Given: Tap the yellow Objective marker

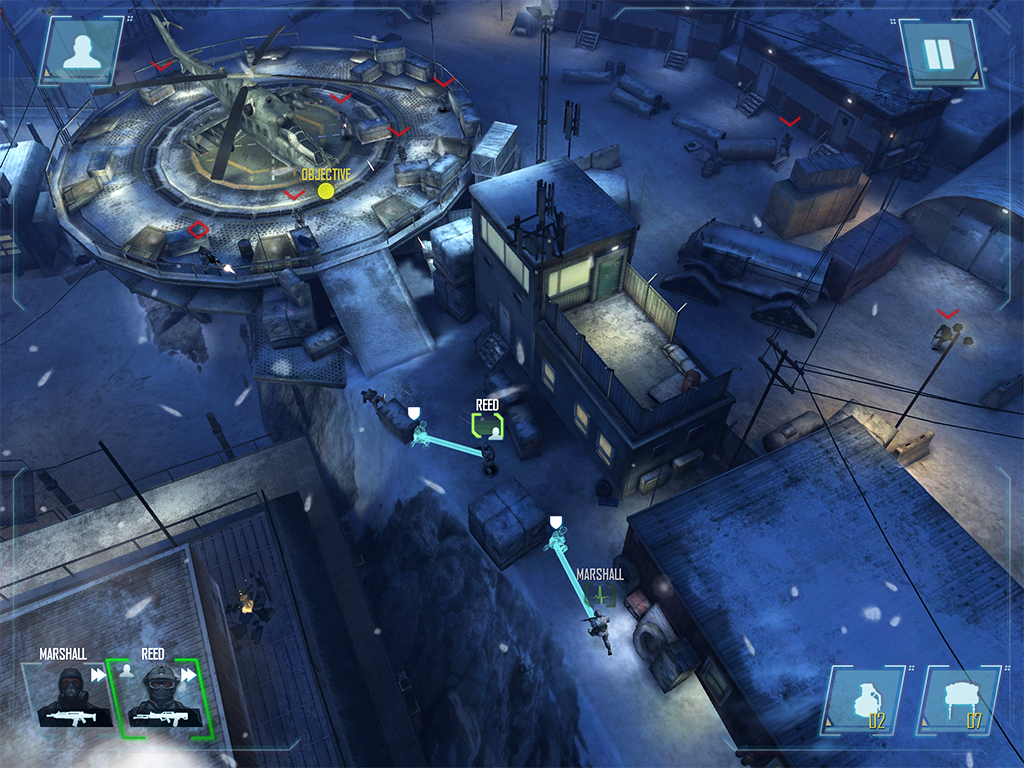Looking at the screenshot, I should pyautogui.click(x=325, y=190).
